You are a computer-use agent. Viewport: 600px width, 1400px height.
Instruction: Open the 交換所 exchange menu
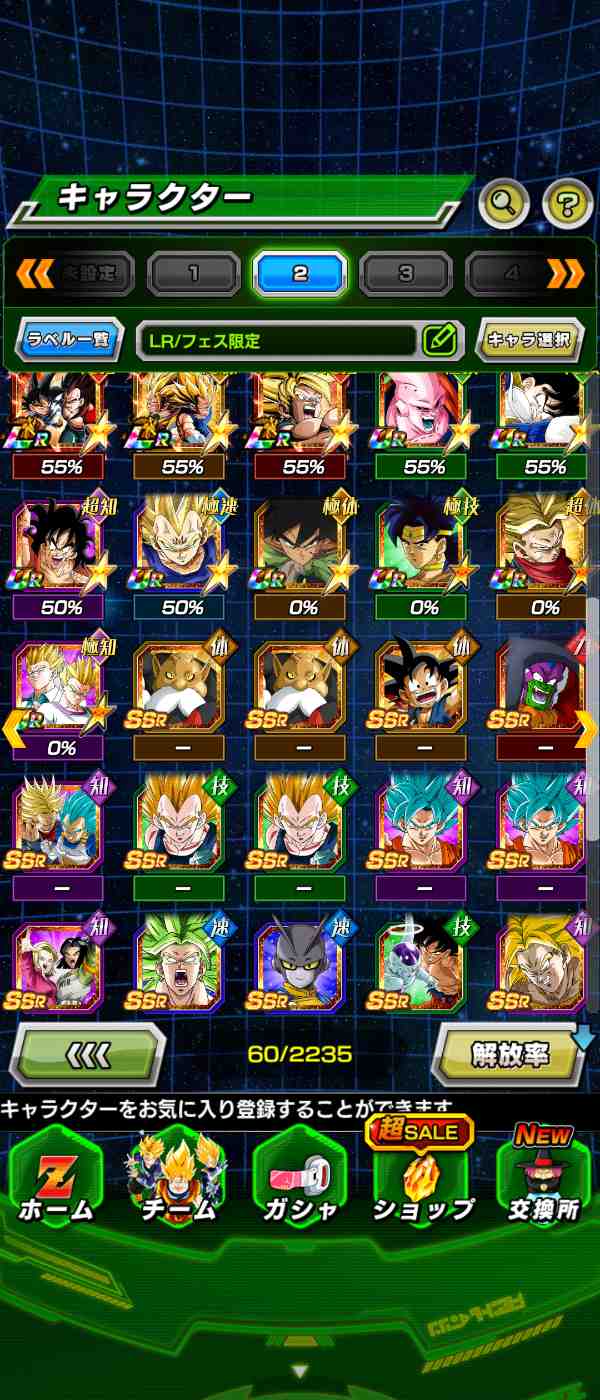tap(544, 1178)
